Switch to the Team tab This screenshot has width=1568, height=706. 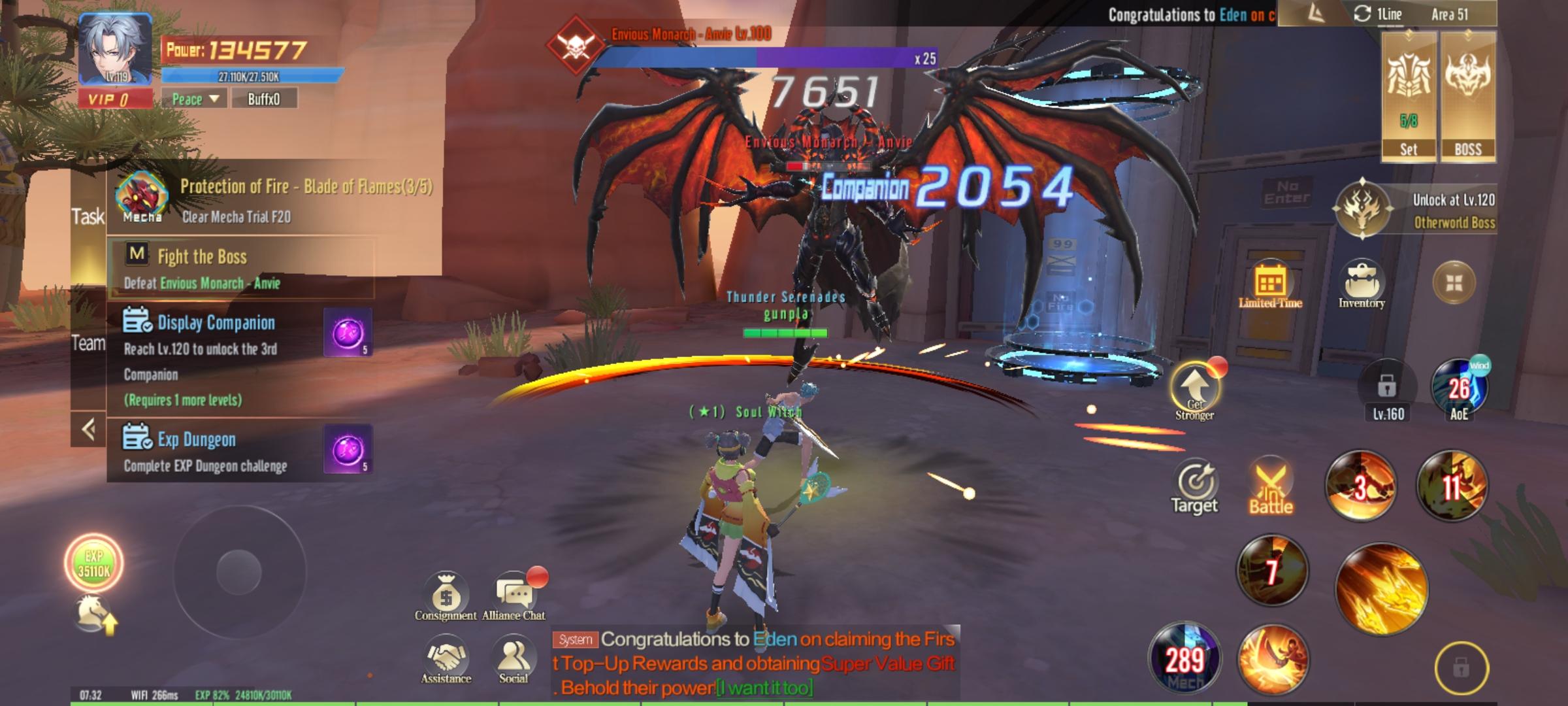coord(88,343)
